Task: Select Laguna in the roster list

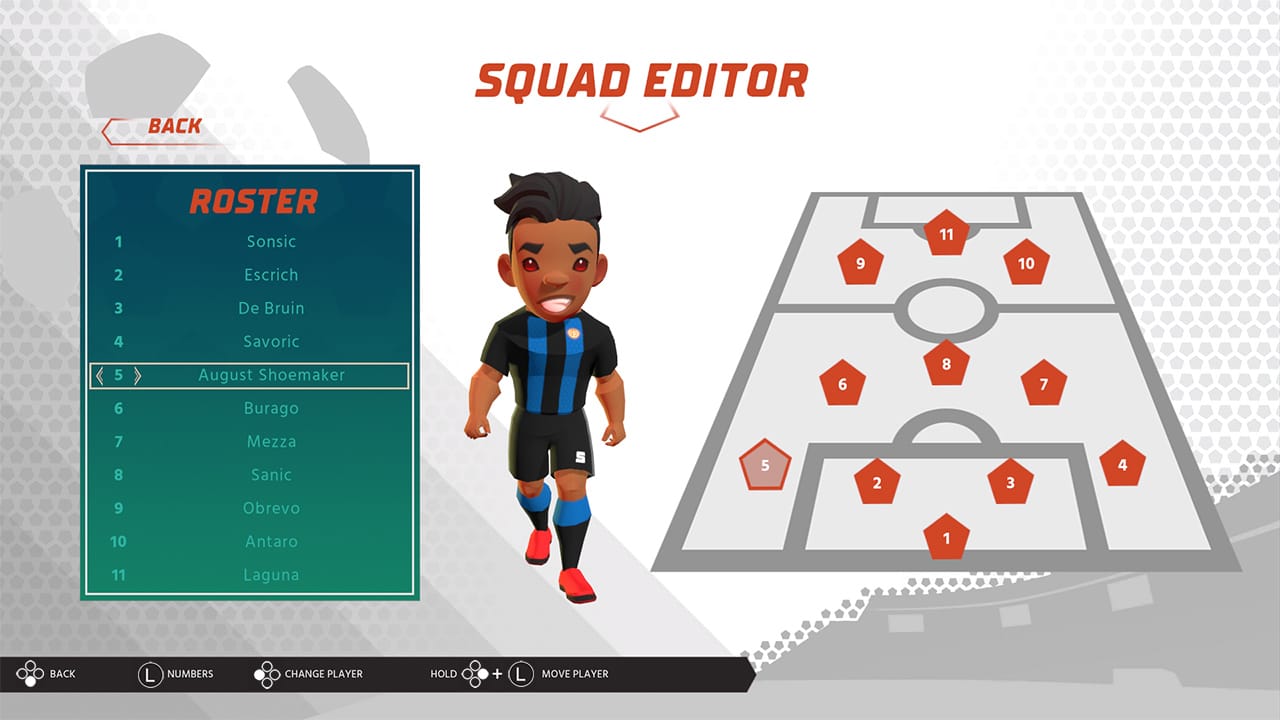Action: 269,574
